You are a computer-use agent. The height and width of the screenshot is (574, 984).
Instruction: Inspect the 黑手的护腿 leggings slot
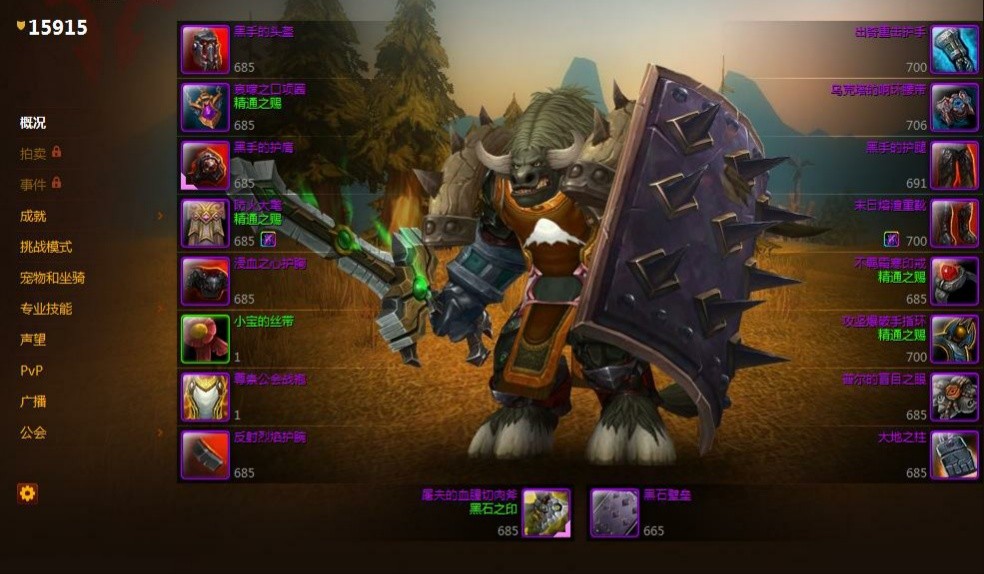pyautogui.click(x=954, y=165)
